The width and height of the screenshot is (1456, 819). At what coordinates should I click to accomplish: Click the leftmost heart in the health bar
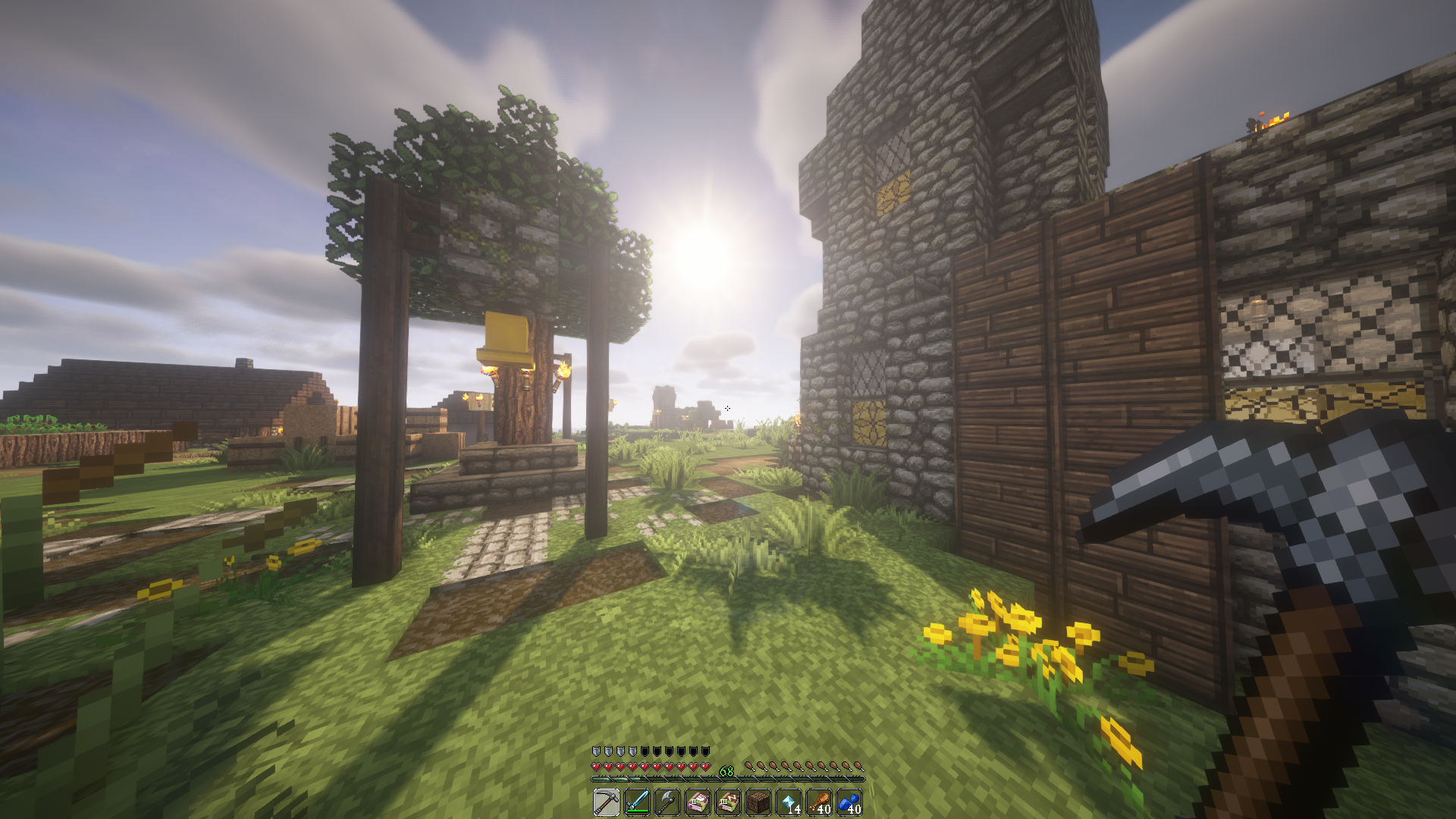(x=596, y=766)
